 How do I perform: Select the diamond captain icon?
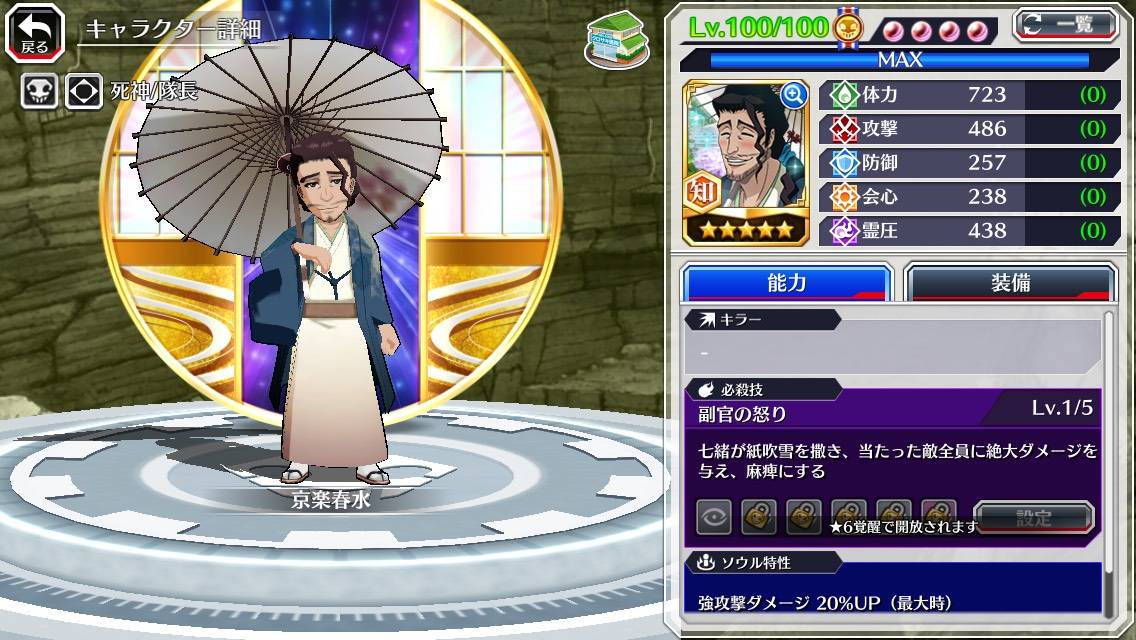[x=84, y=92]
